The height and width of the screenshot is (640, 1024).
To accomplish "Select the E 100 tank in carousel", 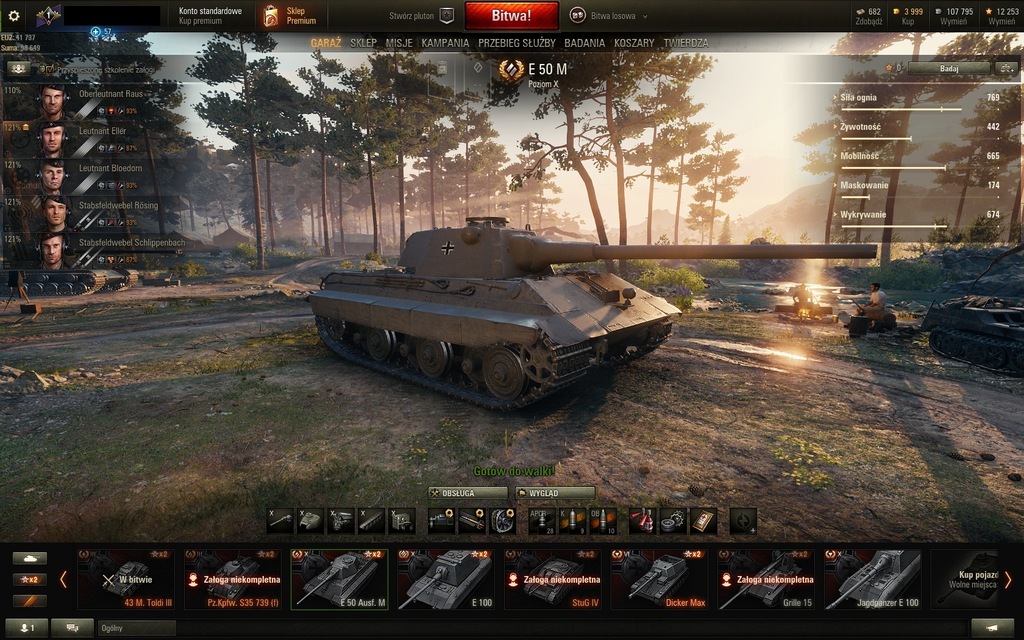I will [445, 579].
